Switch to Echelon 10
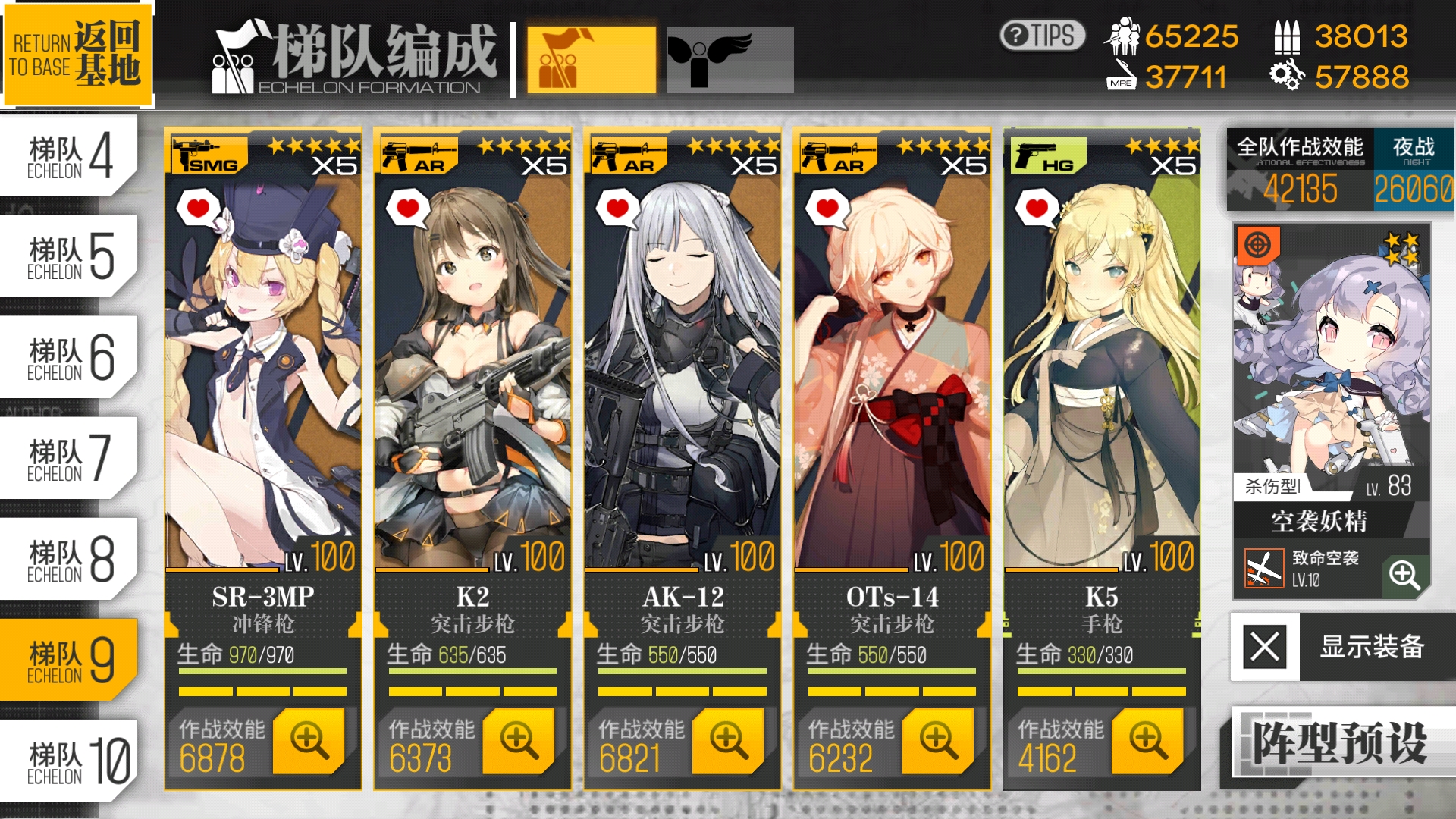Screen dimensions: 1456x819 click(x=68, y=761)
